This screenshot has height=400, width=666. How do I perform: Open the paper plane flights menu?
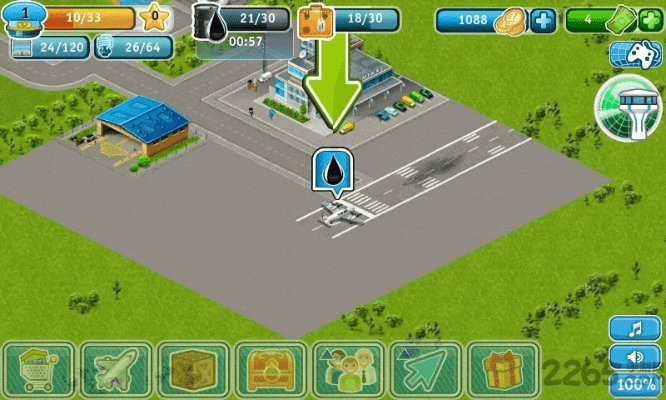click(424, 369)
